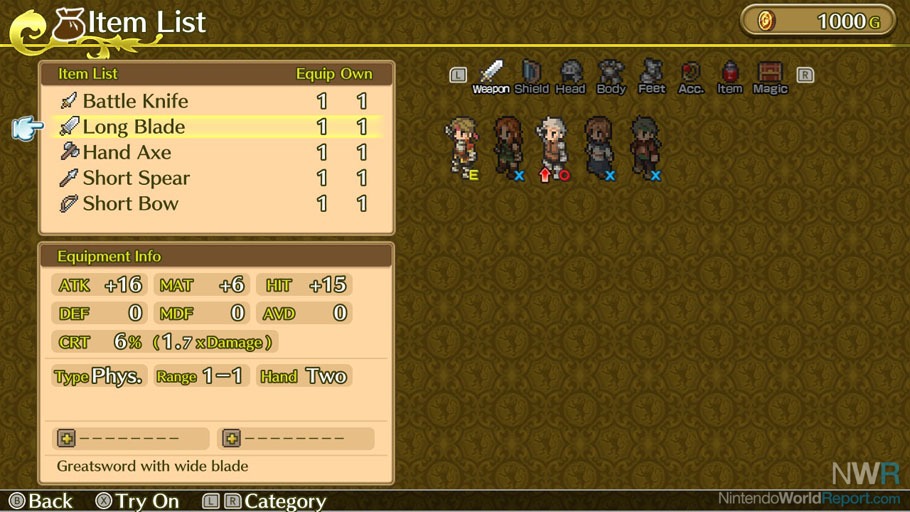This screenshot has height=512, width=910.
Task: View the Feet equipment category
Action: 652,76
